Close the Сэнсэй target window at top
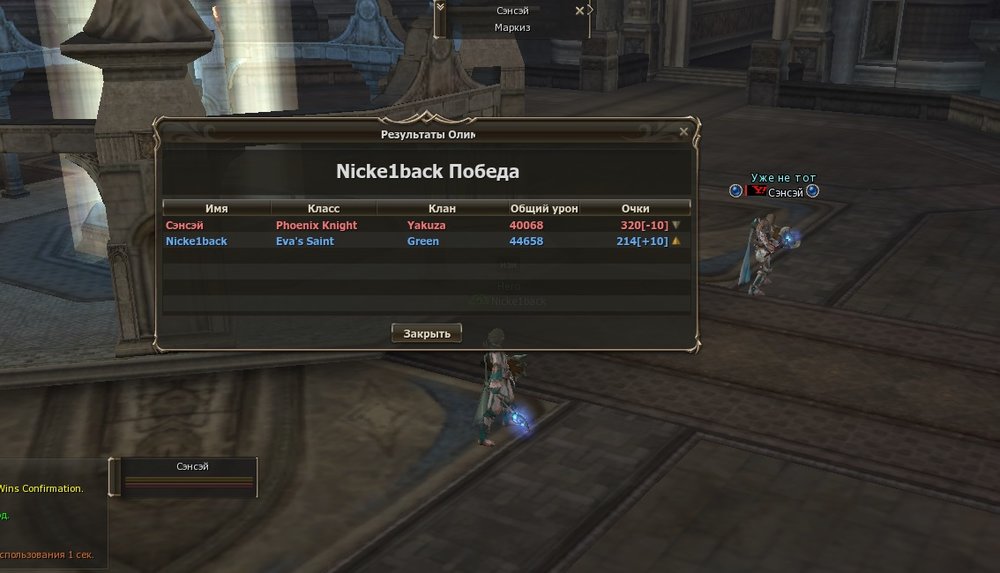Screen dimensions: 1000x573 point(579,10)
